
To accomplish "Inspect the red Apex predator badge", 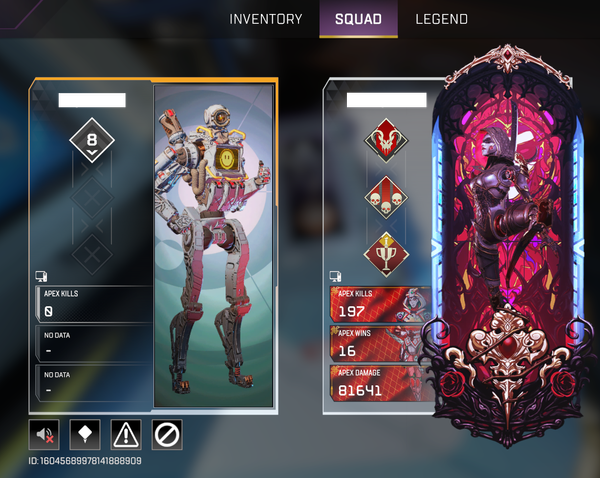I will (385, 139).
